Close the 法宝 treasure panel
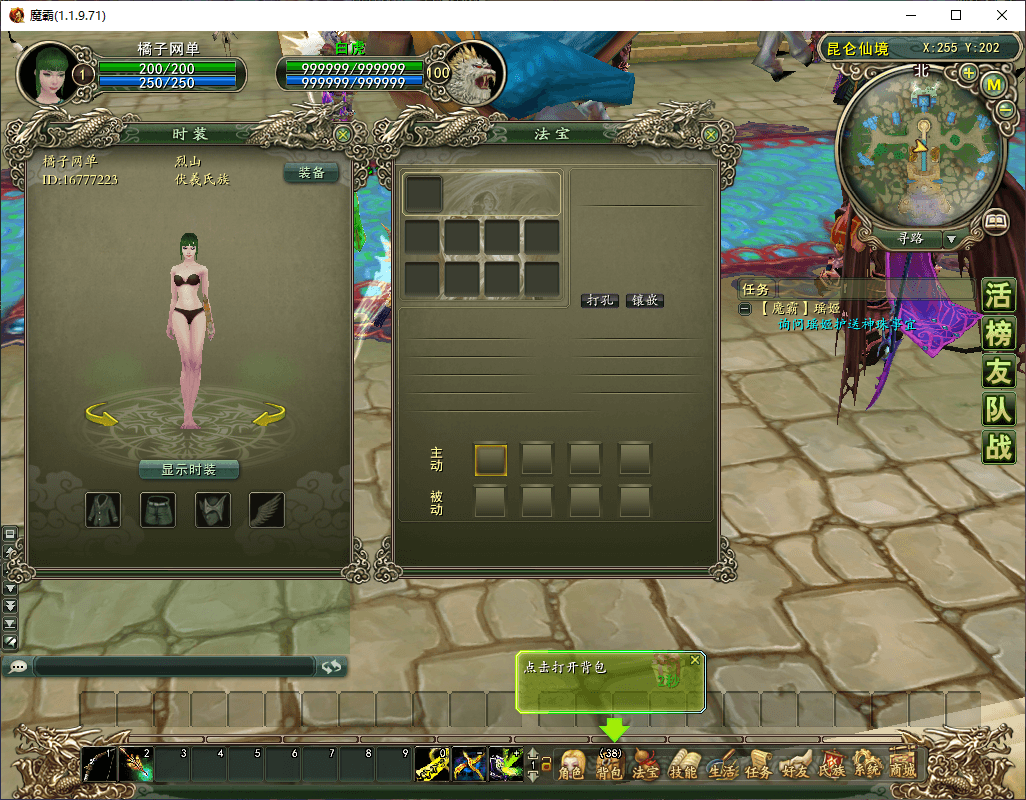The width and height of the screenshot is (1026, 800). click(x=711, y=133)
